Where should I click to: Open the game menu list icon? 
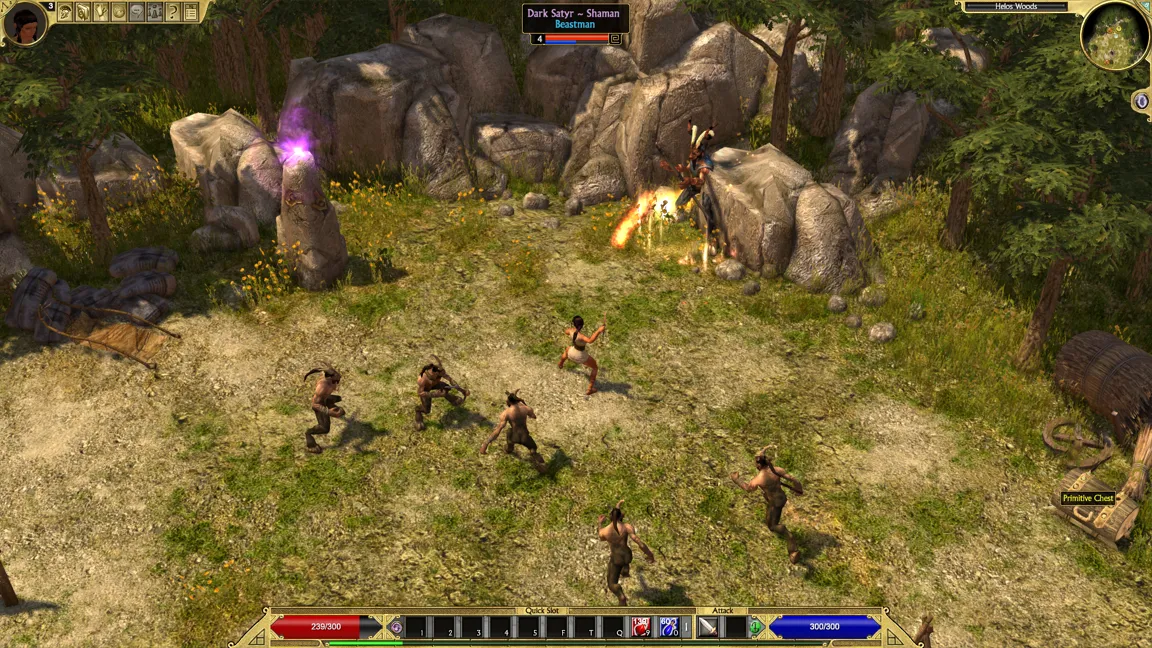191,12
